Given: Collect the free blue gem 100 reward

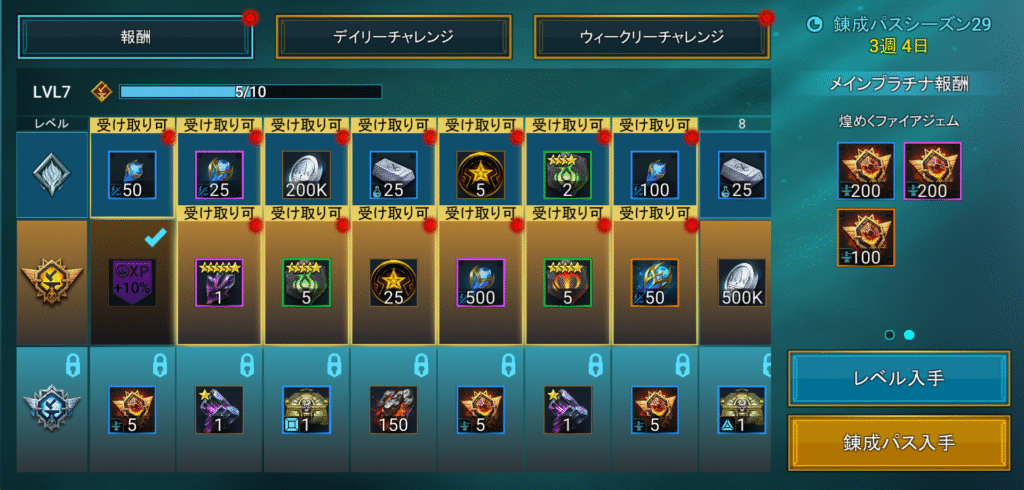Looking at the screenshot, I should (655, 174).
